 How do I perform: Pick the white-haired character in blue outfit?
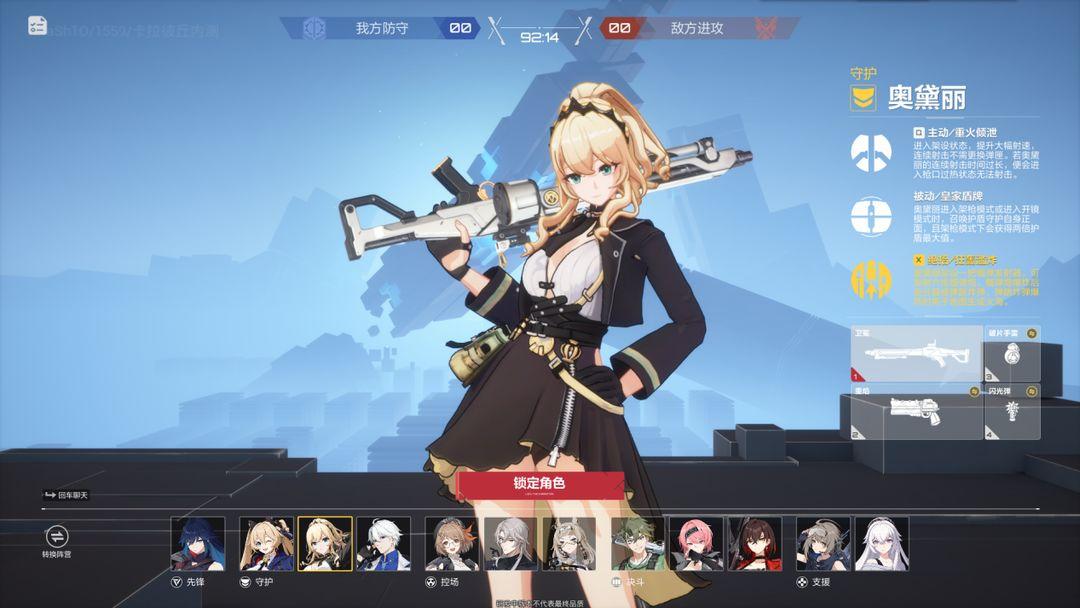pos(383,543)
